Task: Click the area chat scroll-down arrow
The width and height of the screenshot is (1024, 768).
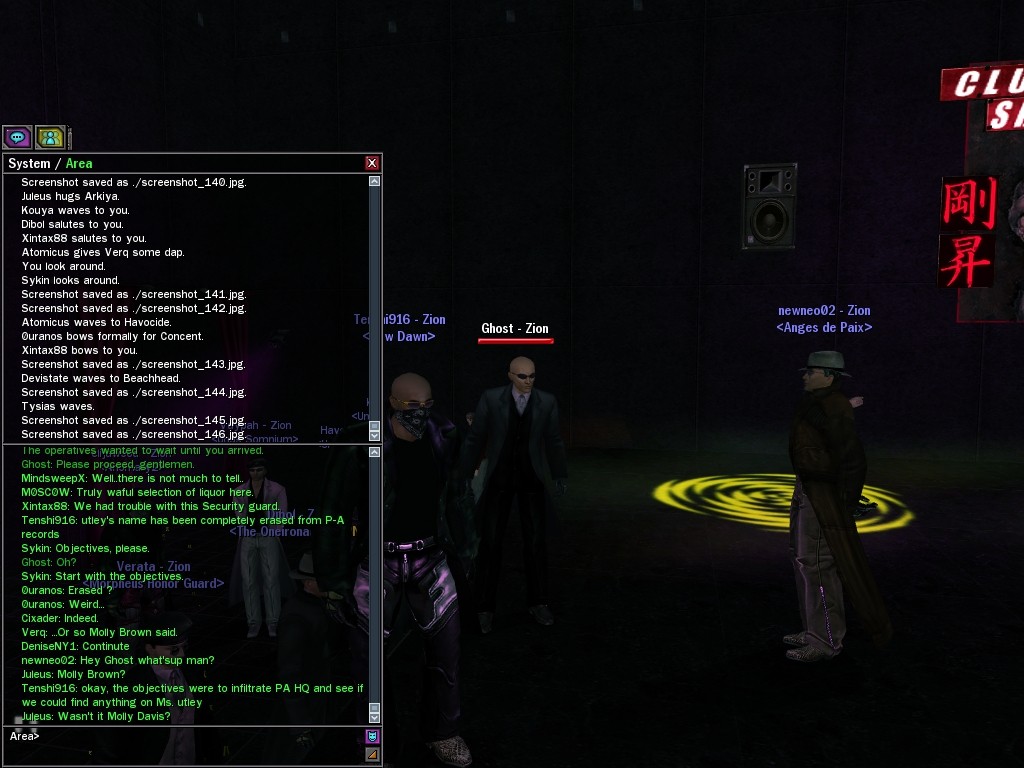Action: pos(375,717)
